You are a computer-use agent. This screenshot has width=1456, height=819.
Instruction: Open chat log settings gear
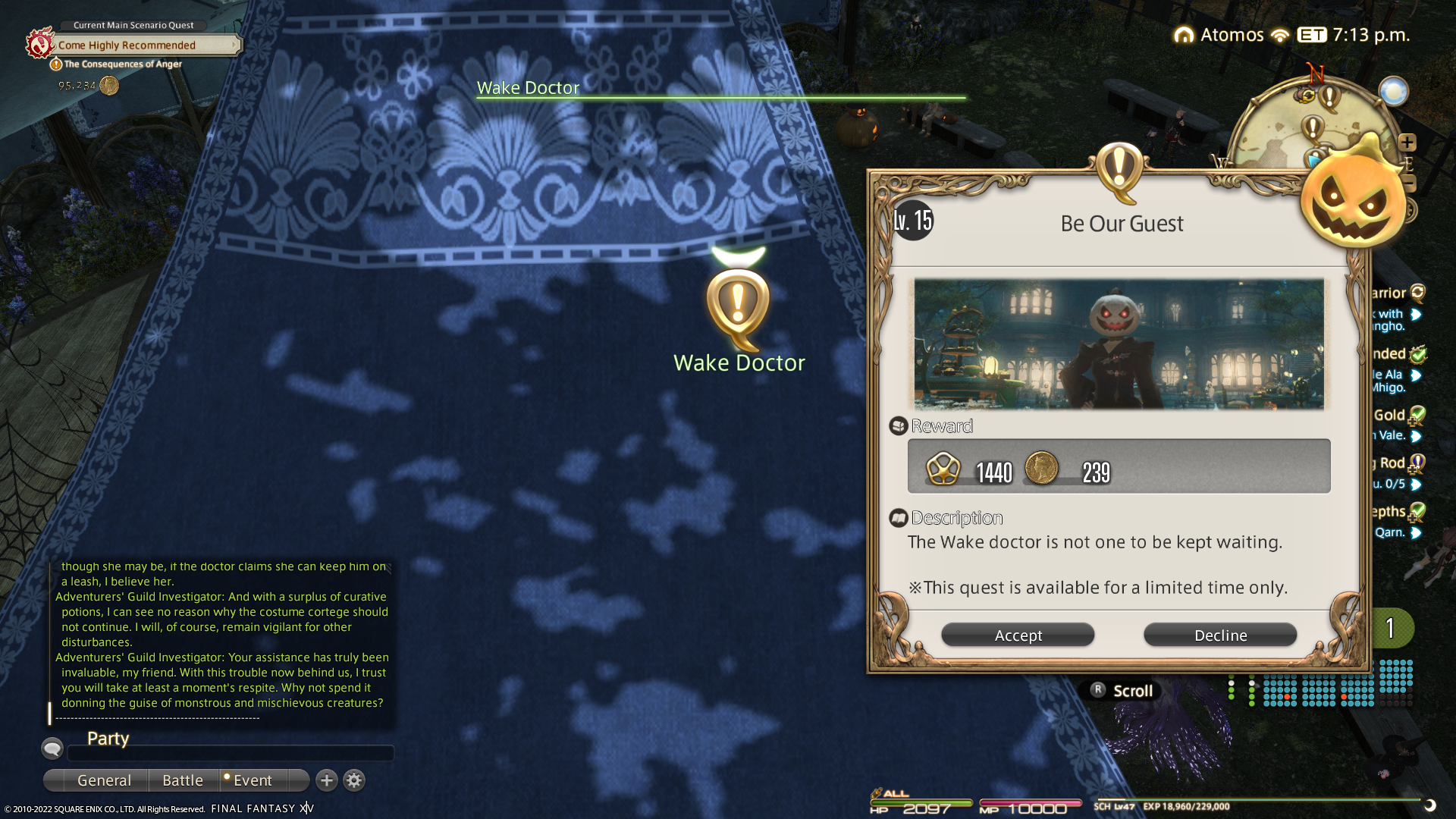[x=354, y=780]
